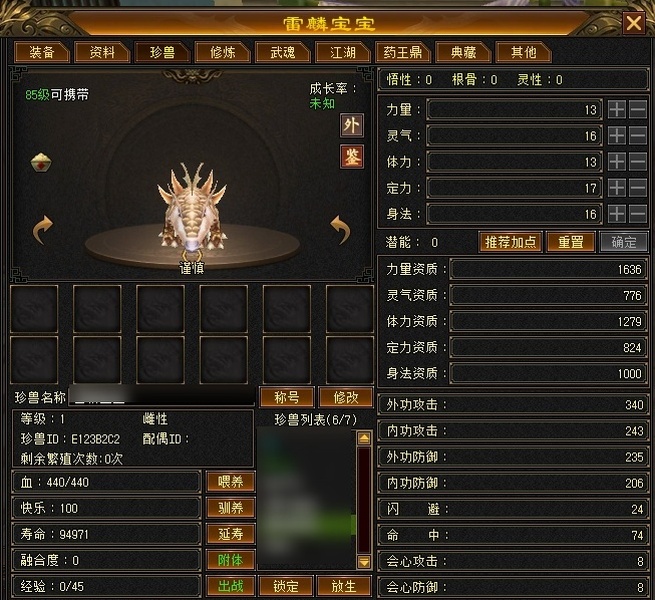Rename pet with the 修改 button

[345, 397]
